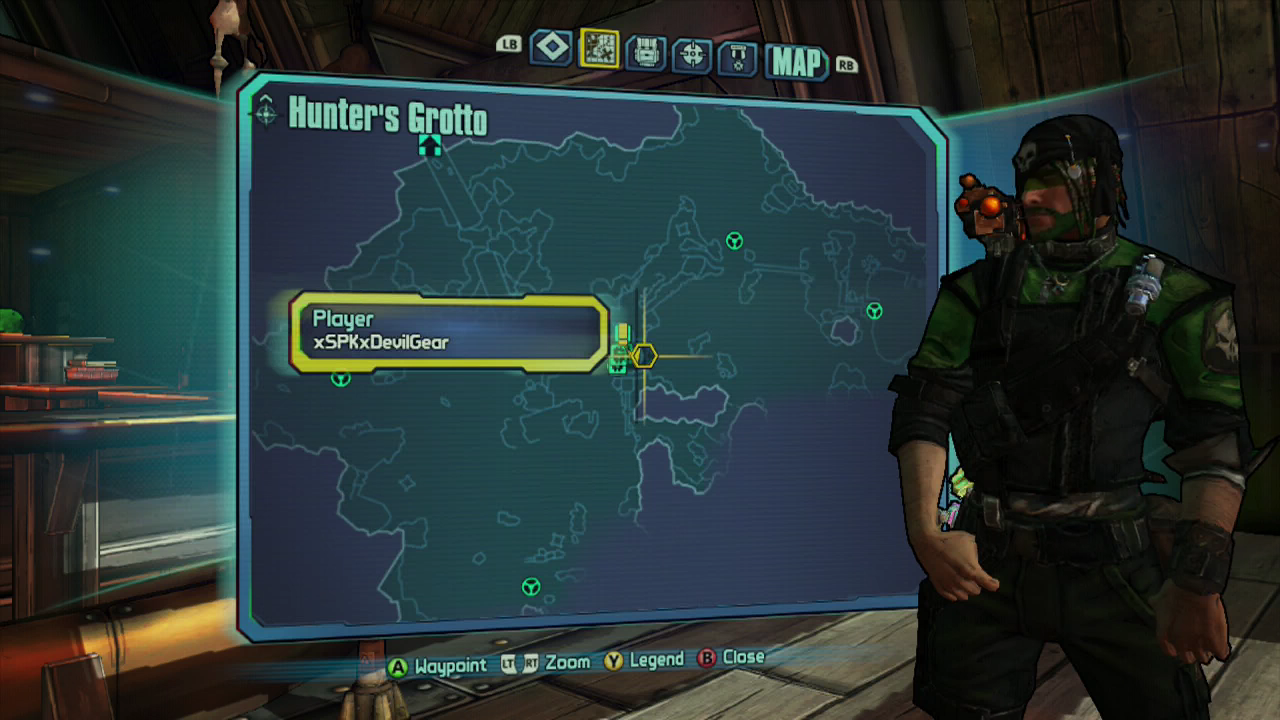Click the hexagonal waypoint marker on the map

click(x=644, y=355)
